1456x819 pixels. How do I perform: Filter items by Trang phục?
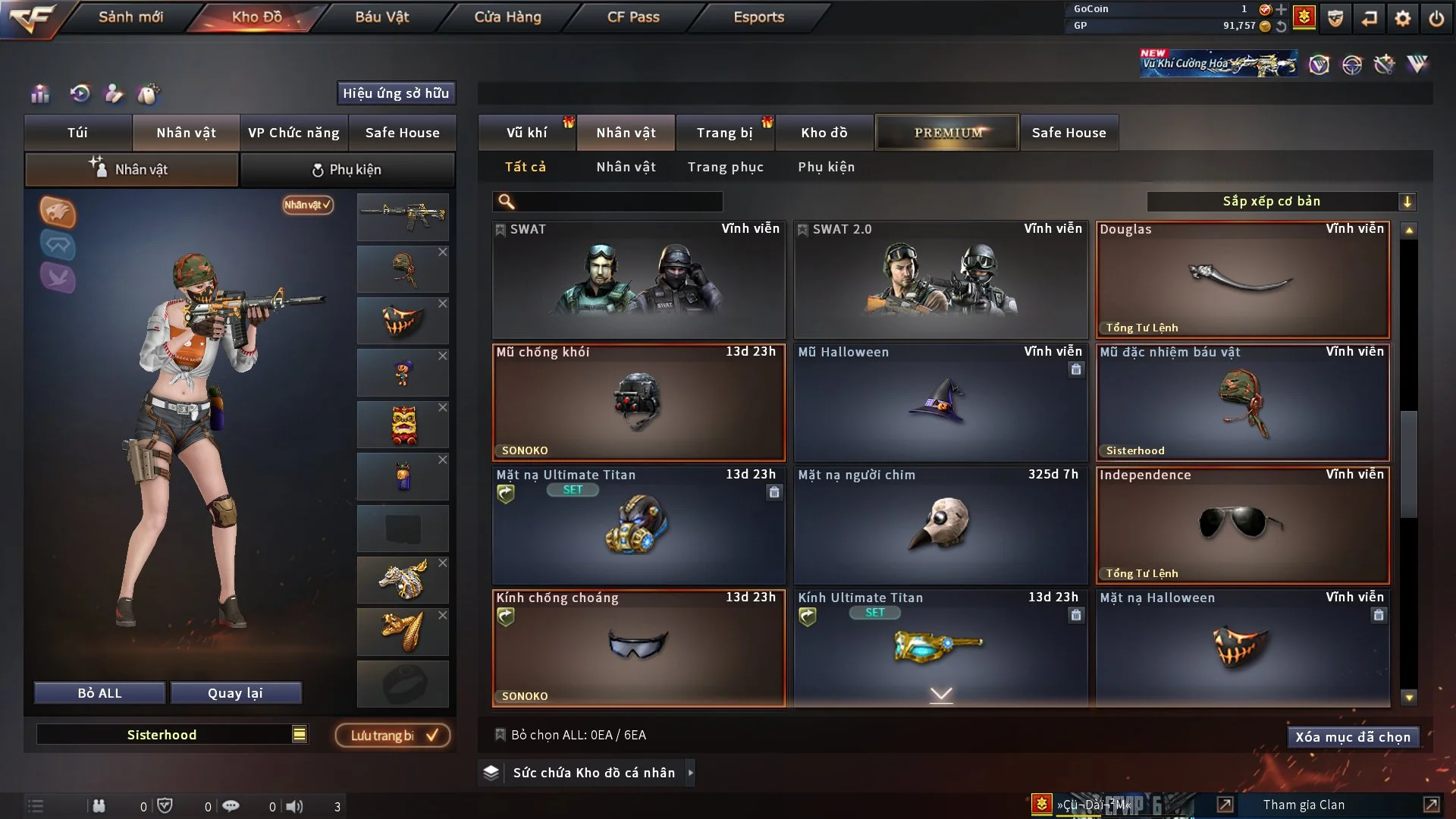(725, 167)
